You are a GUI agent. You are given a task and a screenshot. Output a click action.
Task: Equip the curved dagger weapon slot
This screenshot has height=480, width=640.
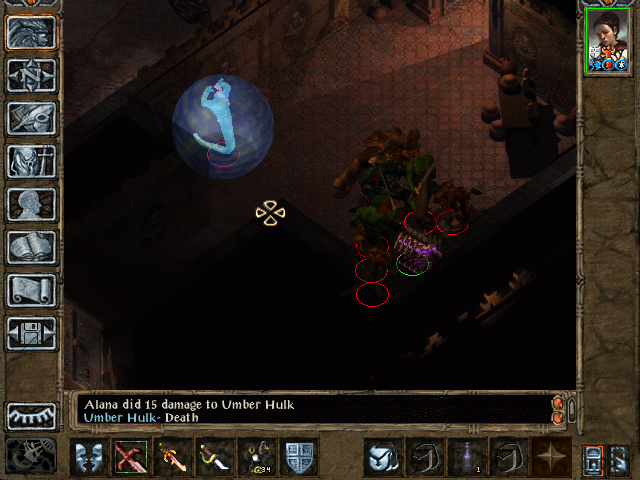click(215, 457)
